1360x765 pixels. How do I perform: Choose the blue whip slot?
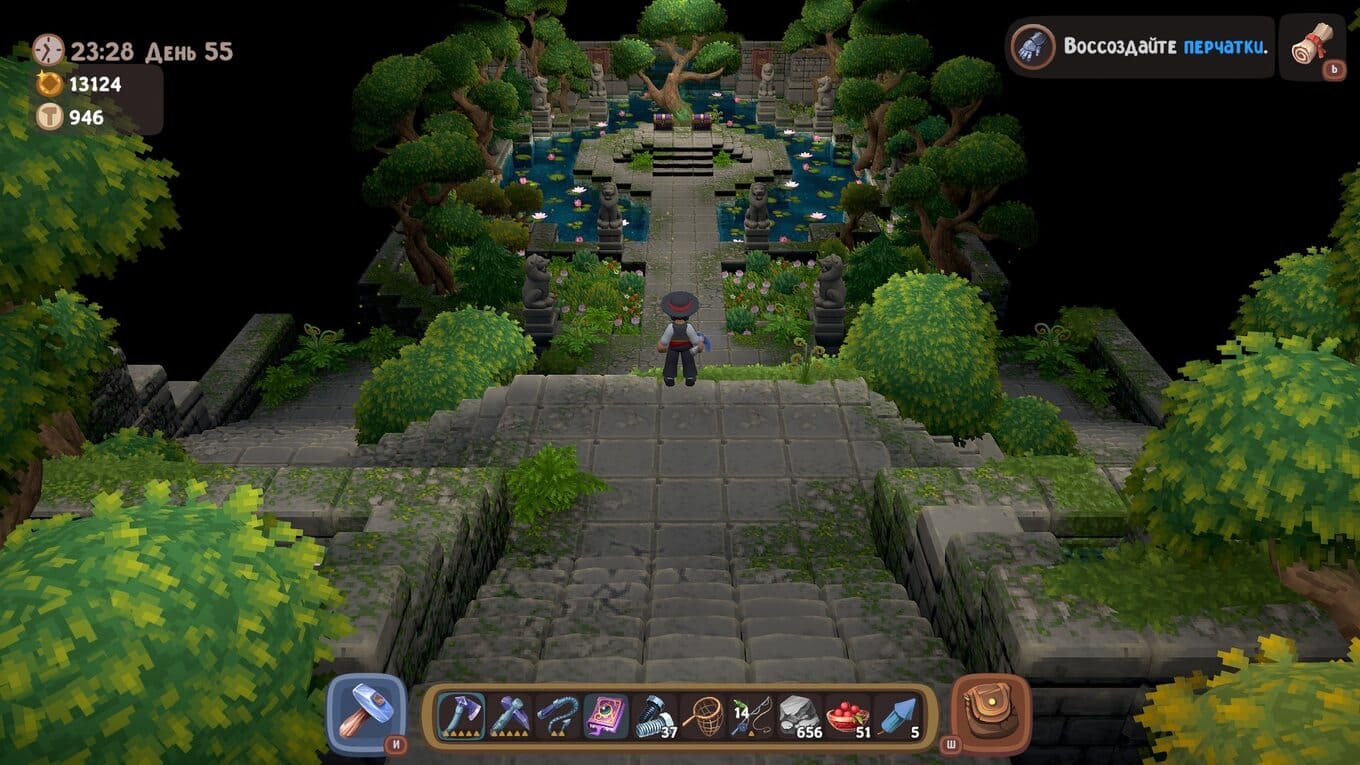tap(558, 716)
